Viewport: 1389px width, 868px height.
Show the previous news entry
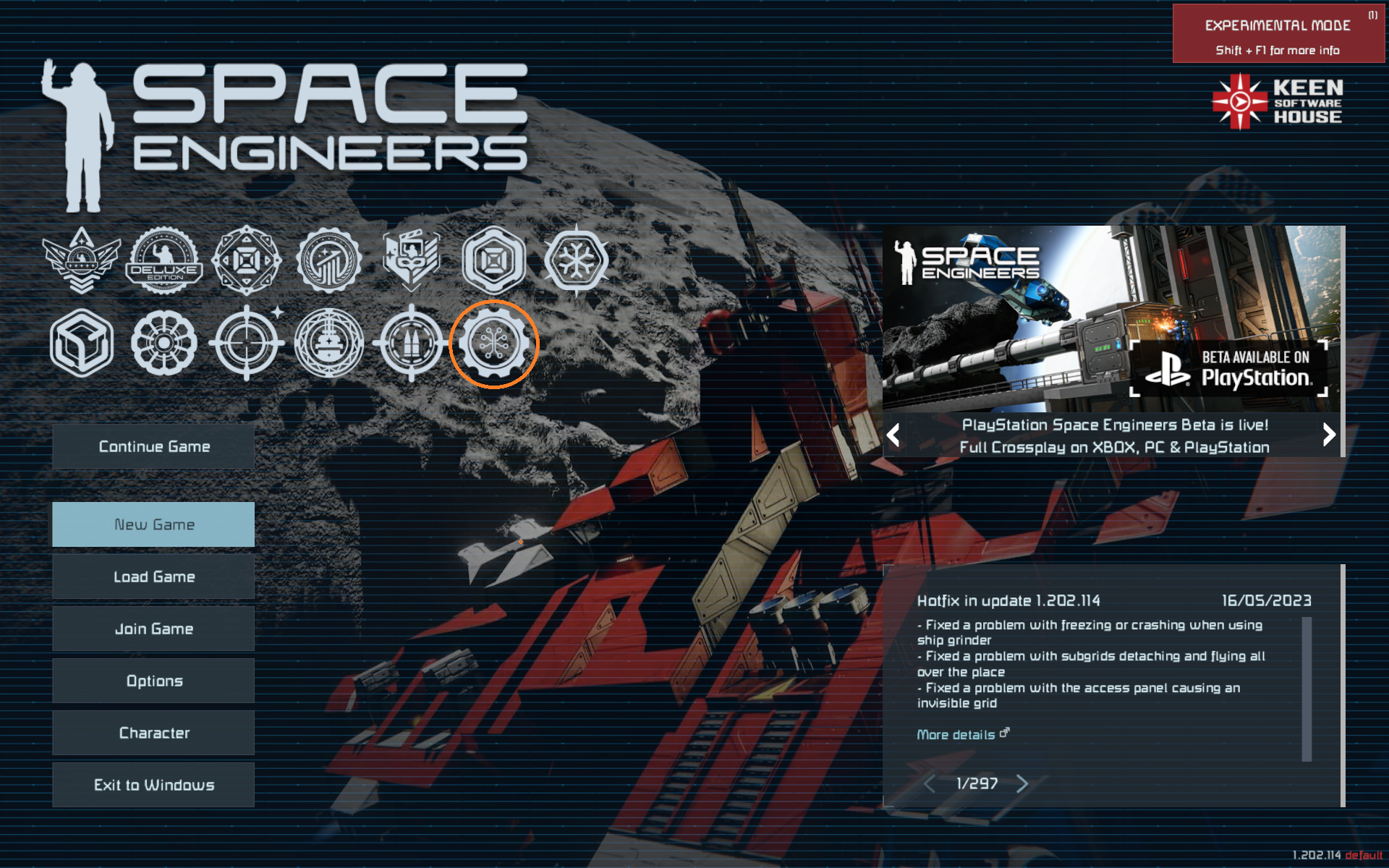click(930, 784)
